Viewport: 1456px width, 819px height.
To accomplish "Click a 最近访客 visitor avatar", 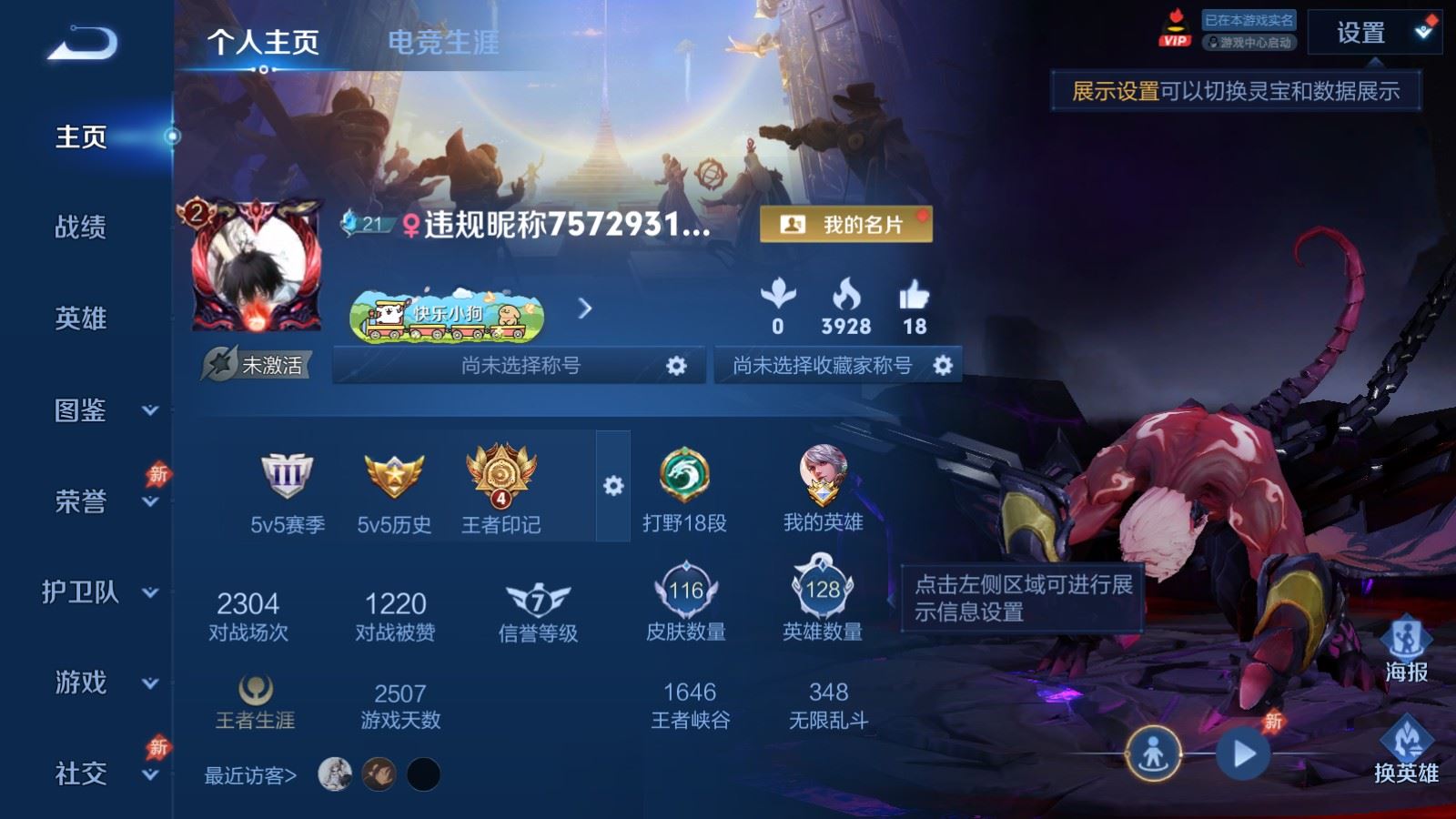I will click(338, 772).
